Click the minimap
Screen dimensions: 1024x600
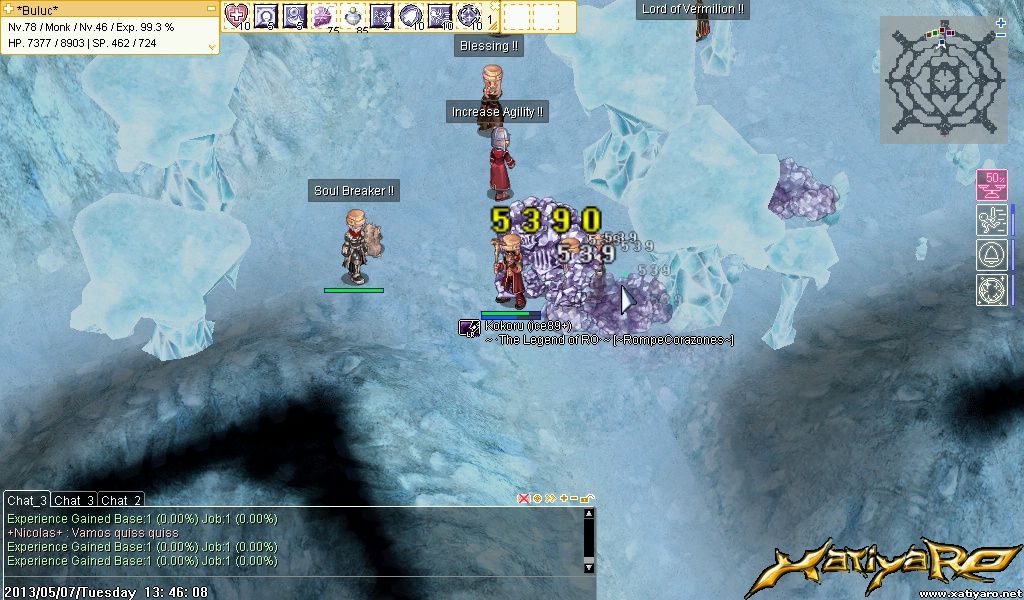pos(939,80)
